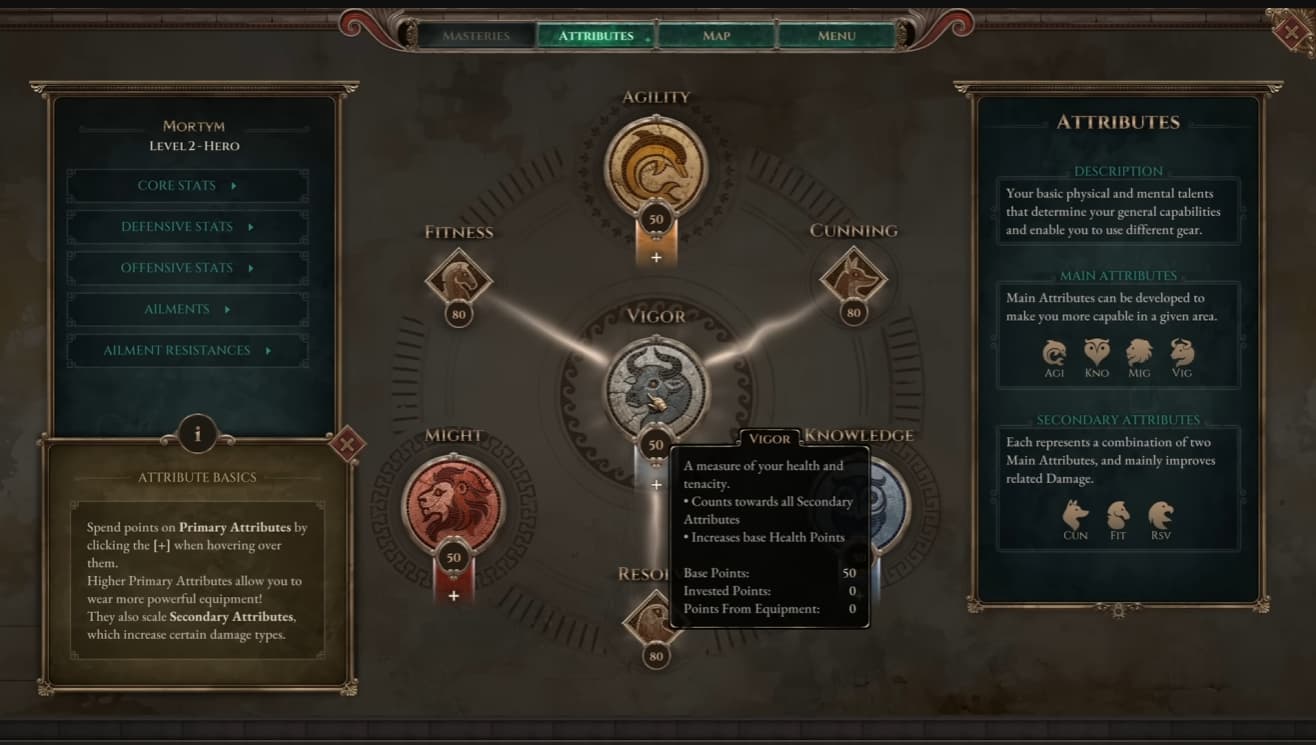Add a point to Vigor
The height and width of the screenshot is (745, 1316).
click(x=656, y=485)
